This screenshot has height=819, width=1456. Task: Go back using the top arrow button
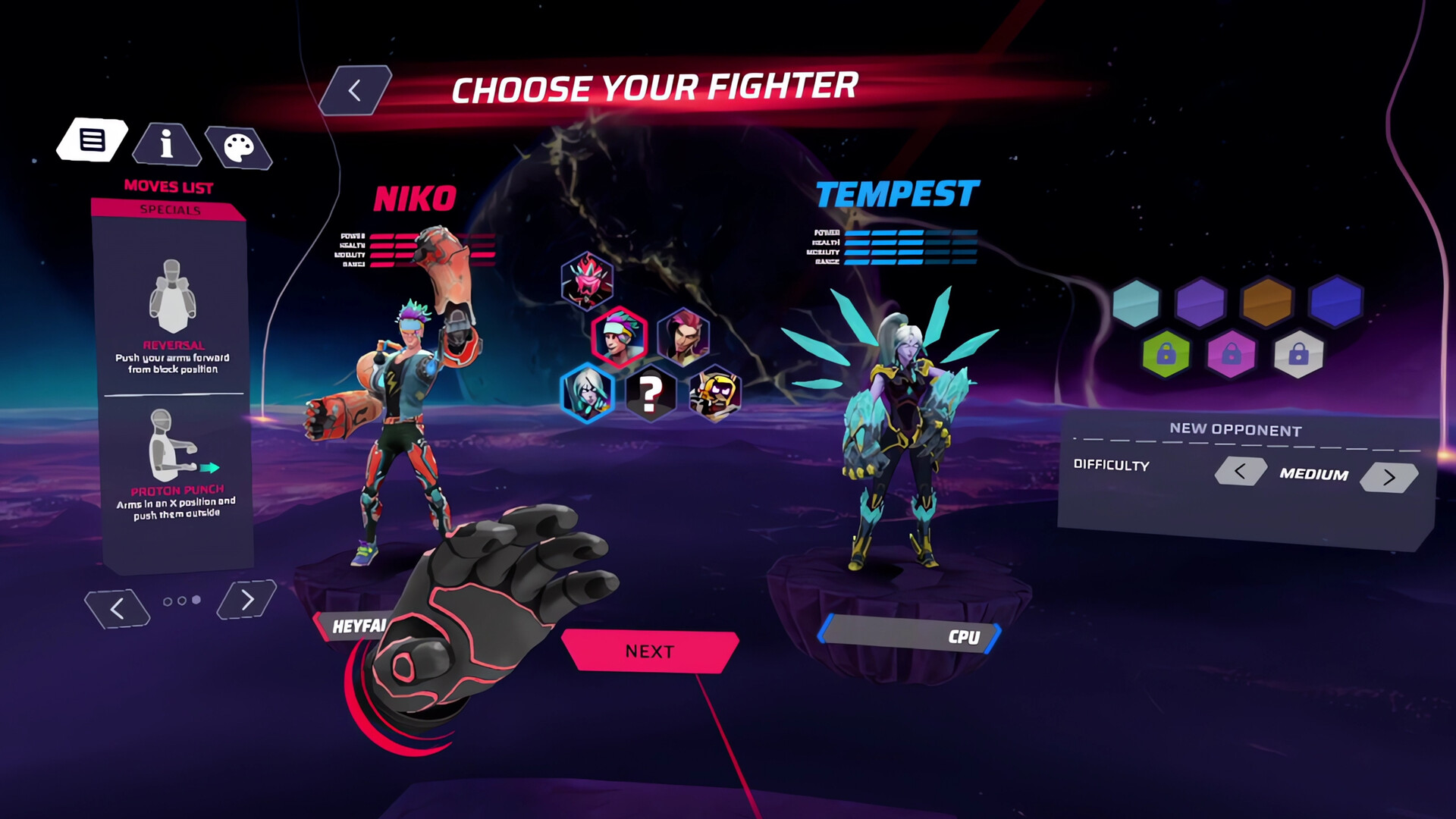[x=355, y=91]
